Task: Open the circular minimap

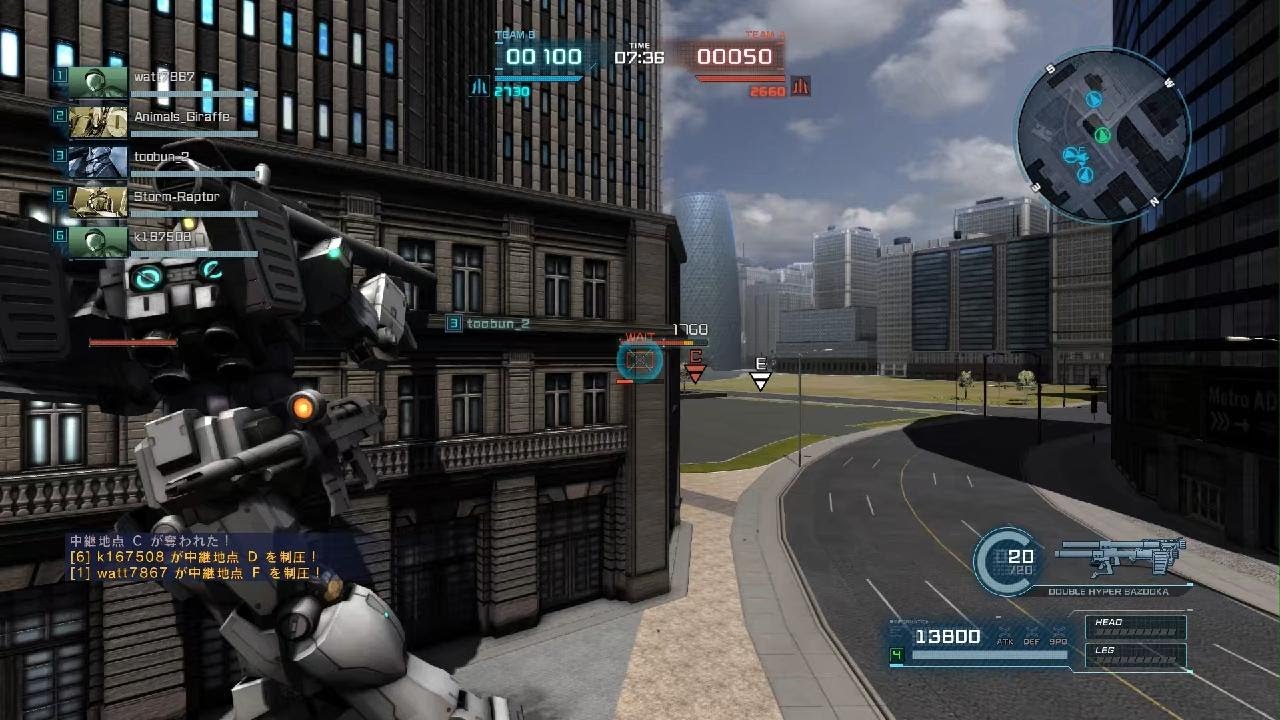Action: coord(1103,135)
